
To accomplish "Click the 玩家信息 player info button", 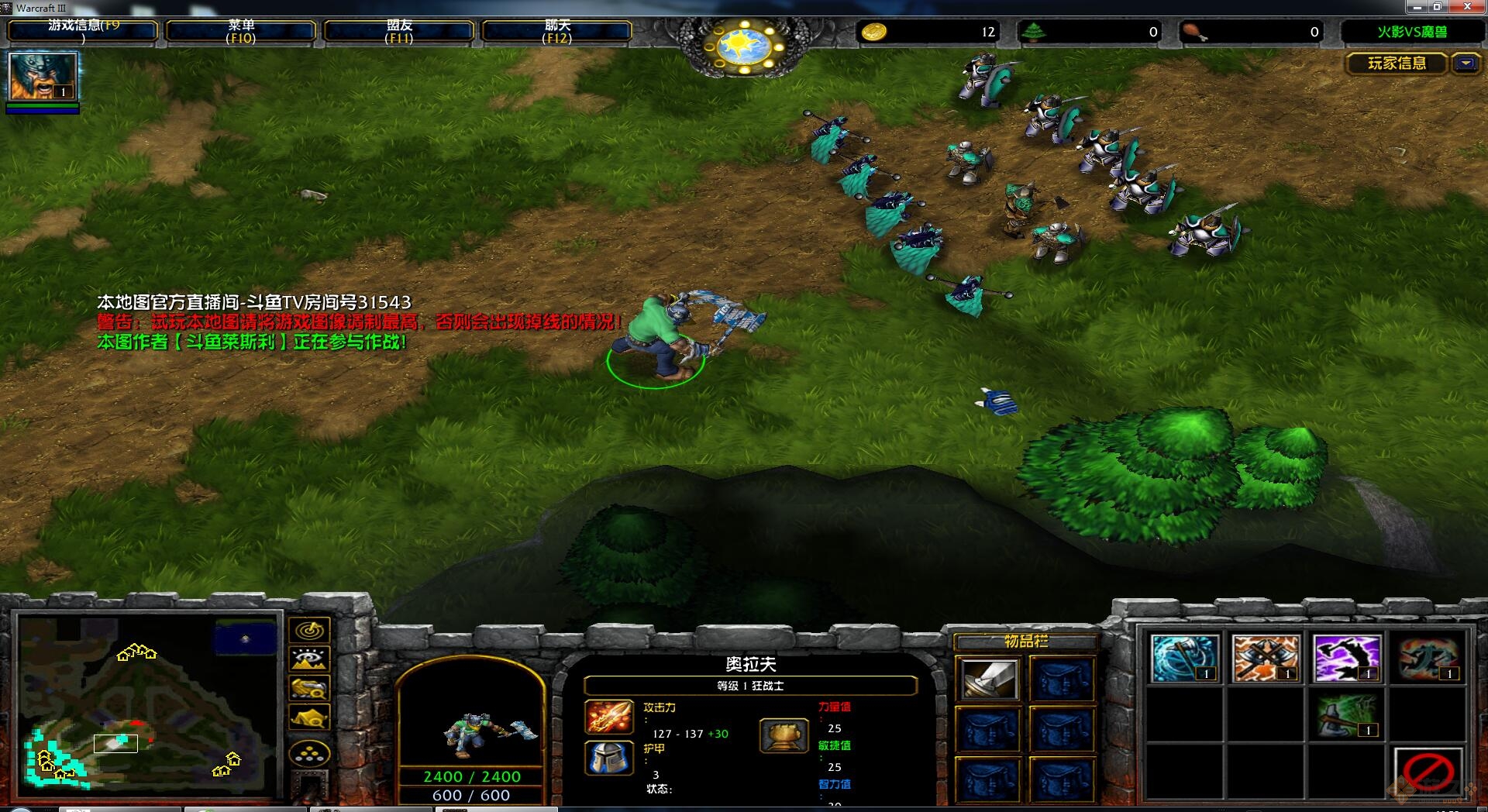I will pyautogui.click(x=1396, y=64).
